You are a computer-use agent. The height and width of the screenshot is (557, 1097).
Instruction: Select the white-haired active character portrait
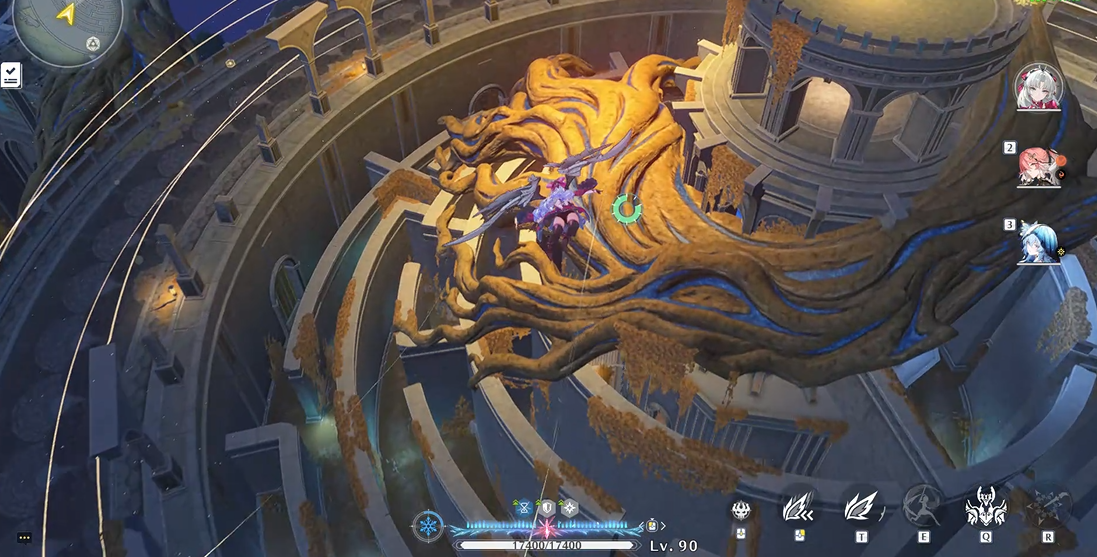(x=1037, y=88)
